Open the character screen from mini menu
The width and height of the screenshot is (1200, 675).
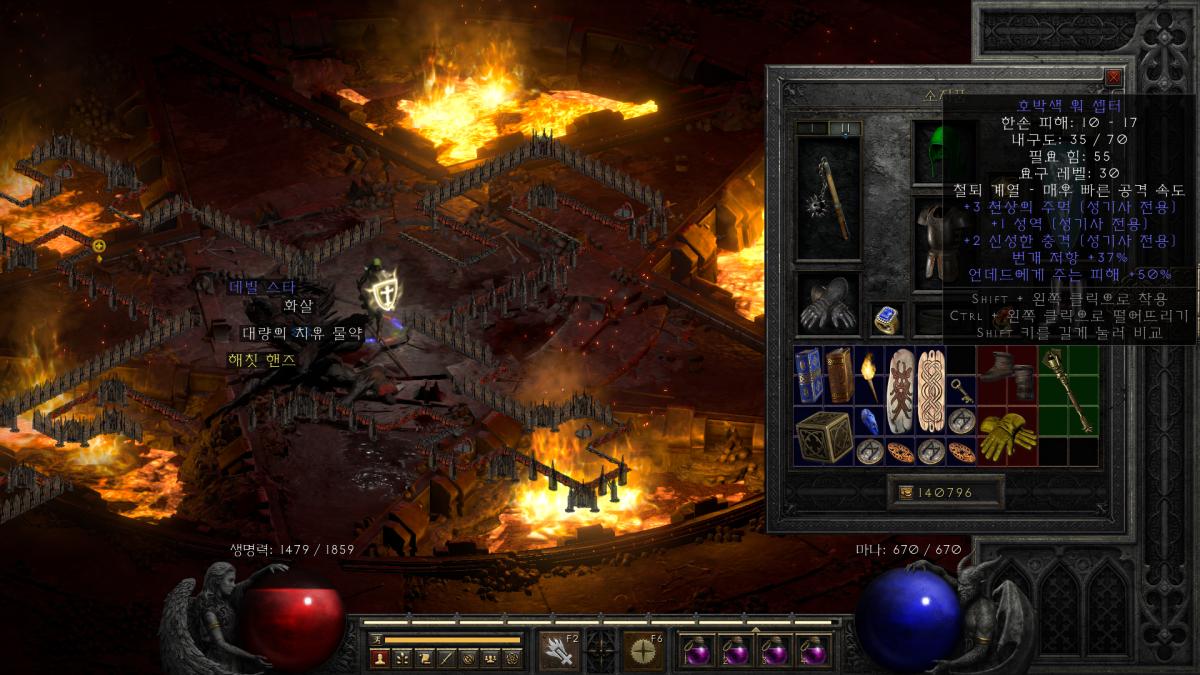click(x=379, y=658)
